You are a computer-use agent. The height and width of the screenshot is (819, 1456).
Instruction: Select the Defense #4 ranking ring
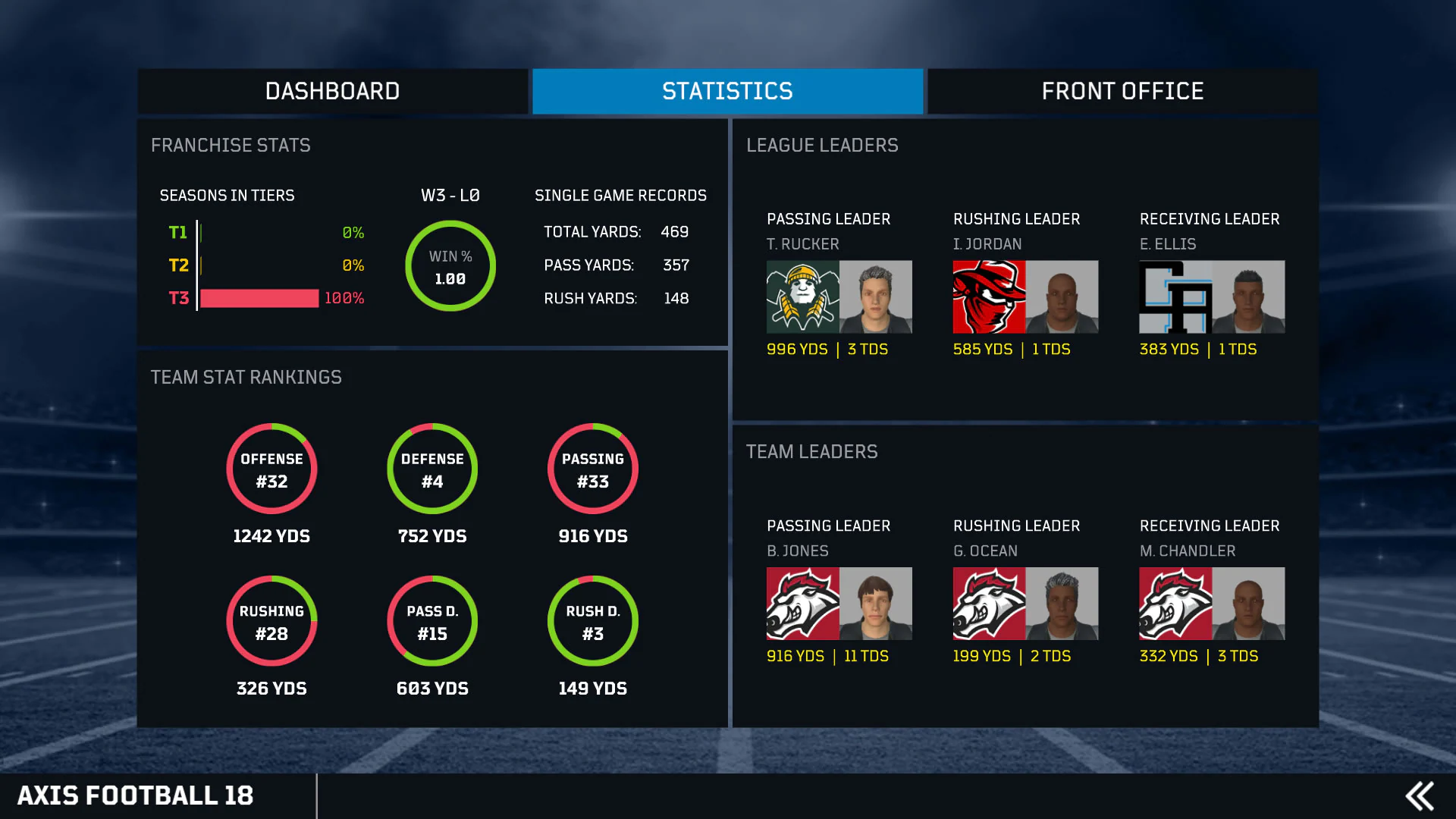point(432,469)
